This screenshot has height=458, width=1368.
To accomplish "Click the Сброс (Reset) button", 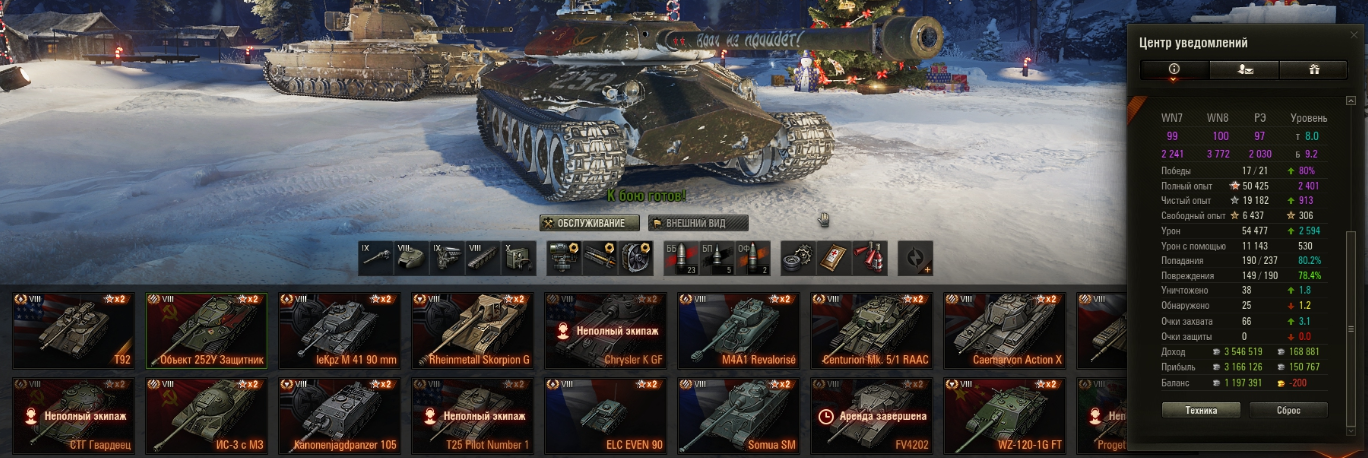I will [x=1288, y=410].
